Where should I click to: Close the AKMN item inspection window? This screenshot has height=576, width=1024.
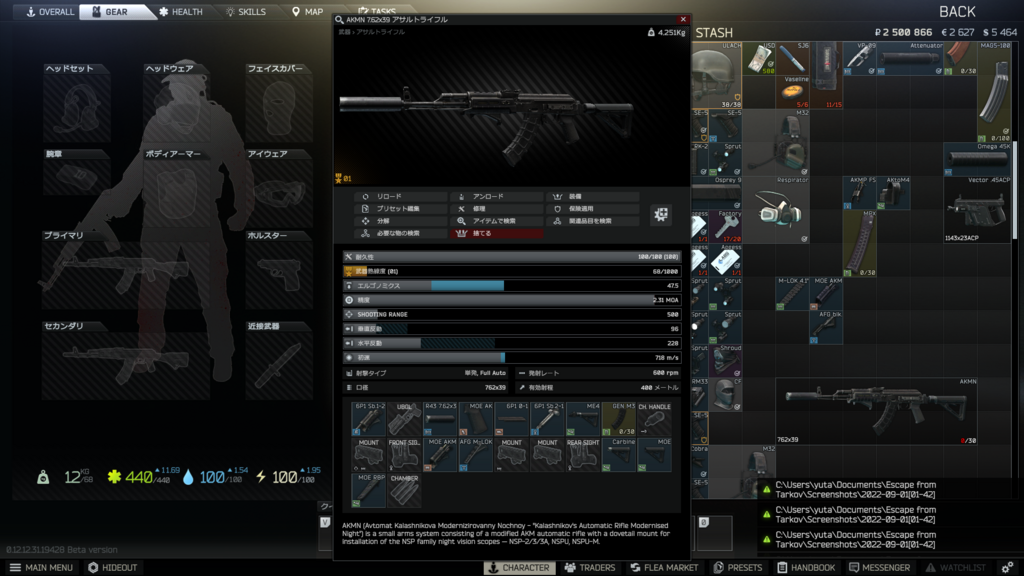[683, 19]
